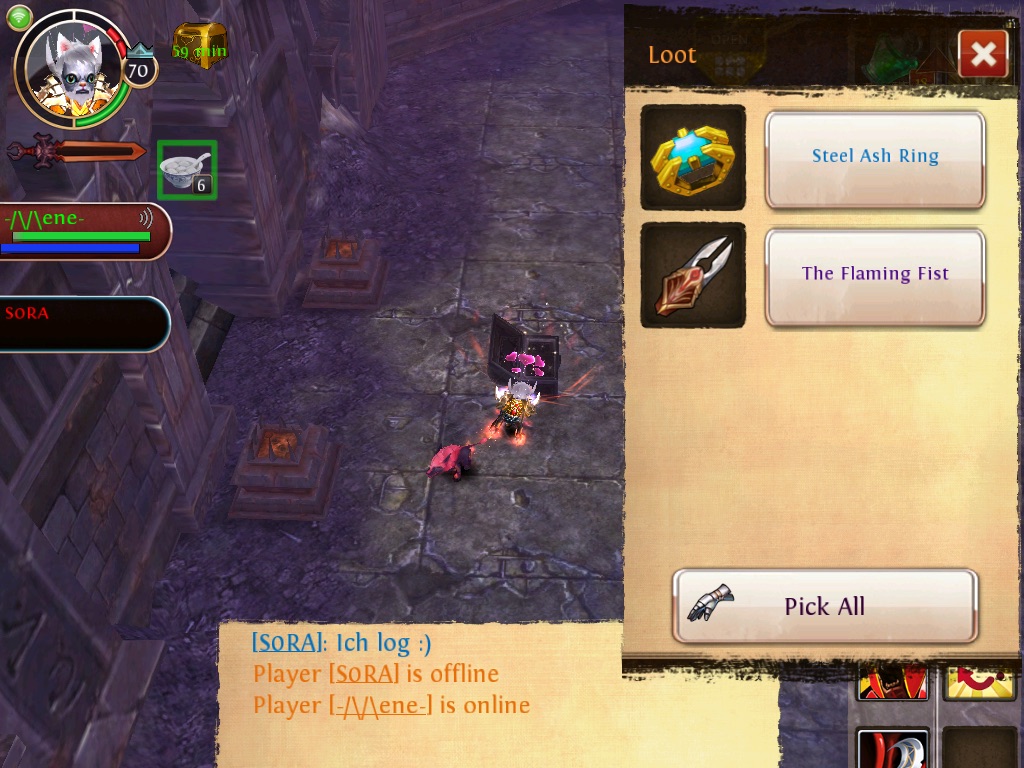Image resolution: width=1024 pixels, height=768 pixels.
Task: Close the Loot window
Action: click(x=982, y=54)
